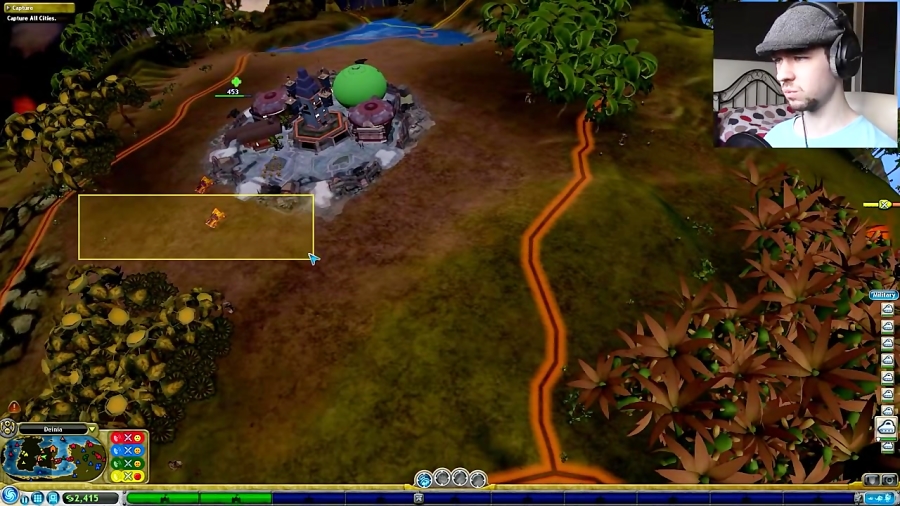The image size is (900, 506).
Task: Open the Spore main menu swirl button
Action: [11, 495]
